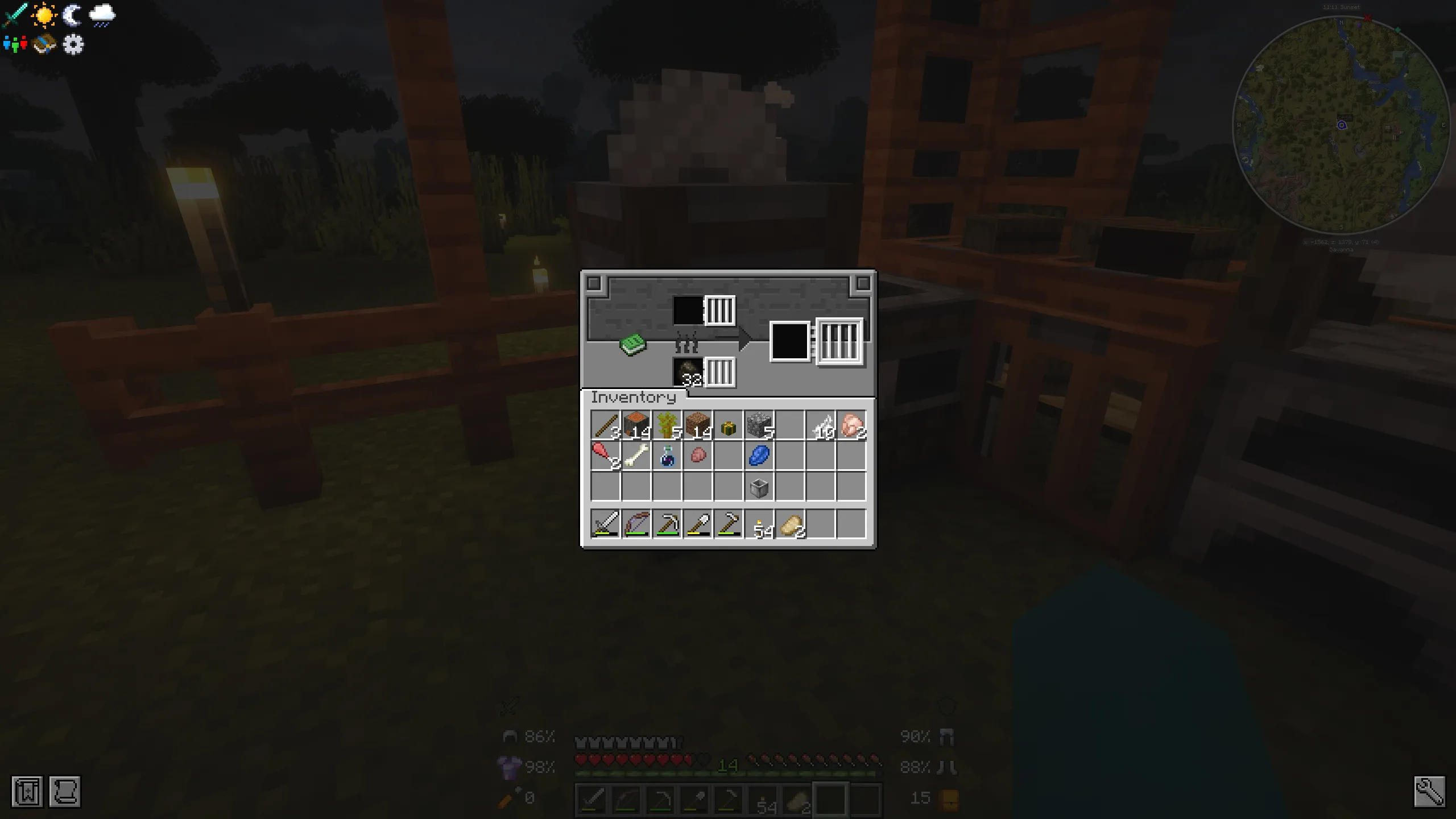1456x819 pixels.
Task: Toggle the grid marker beside the smelting input slot
Action: pos(720,310)
